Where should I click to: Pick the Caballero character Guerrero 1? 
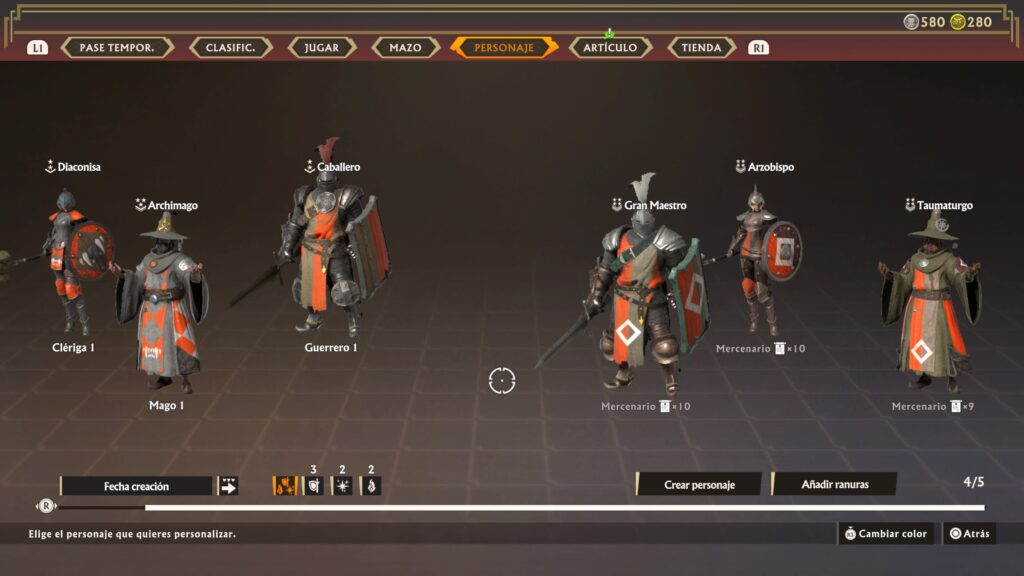coord(330,250)
